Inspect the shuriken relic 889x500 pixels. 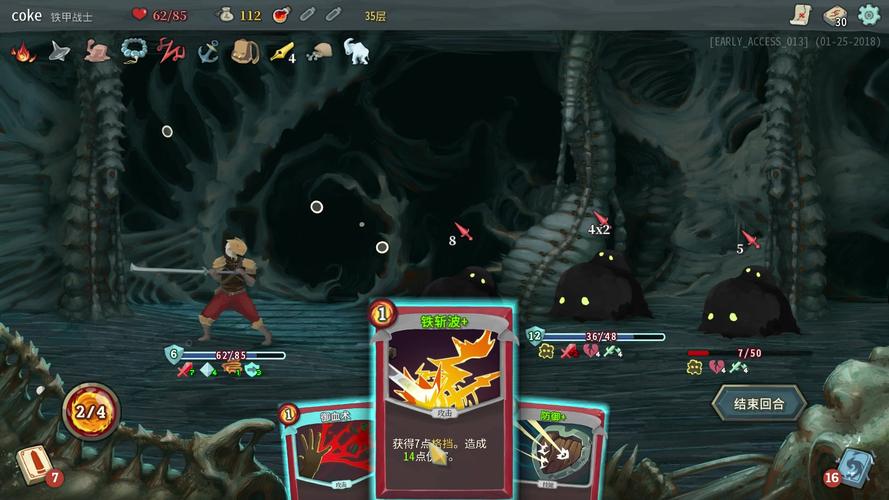click(x=59, y=52)
